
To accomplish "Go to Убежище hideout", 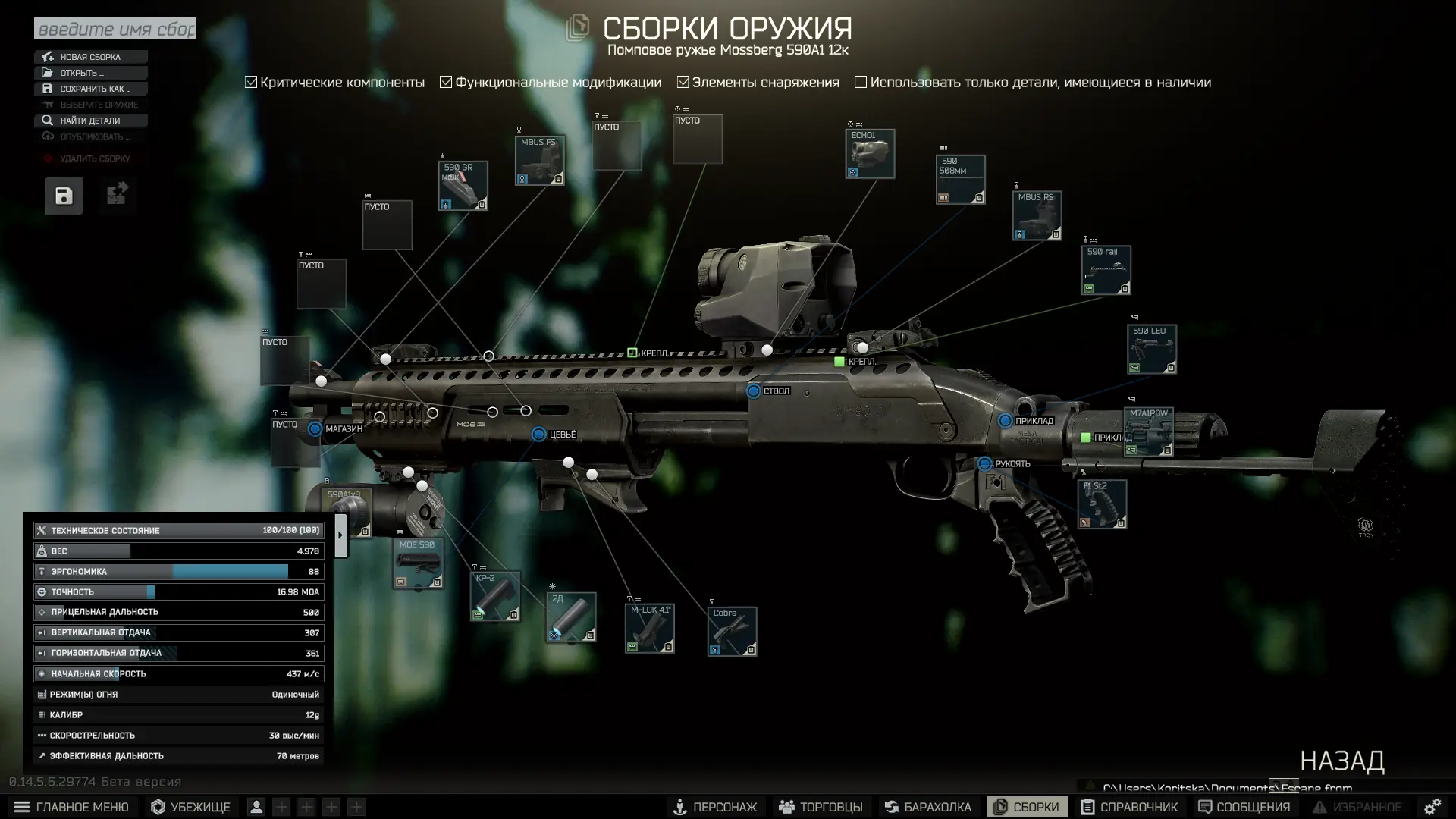I will point(190,807).
